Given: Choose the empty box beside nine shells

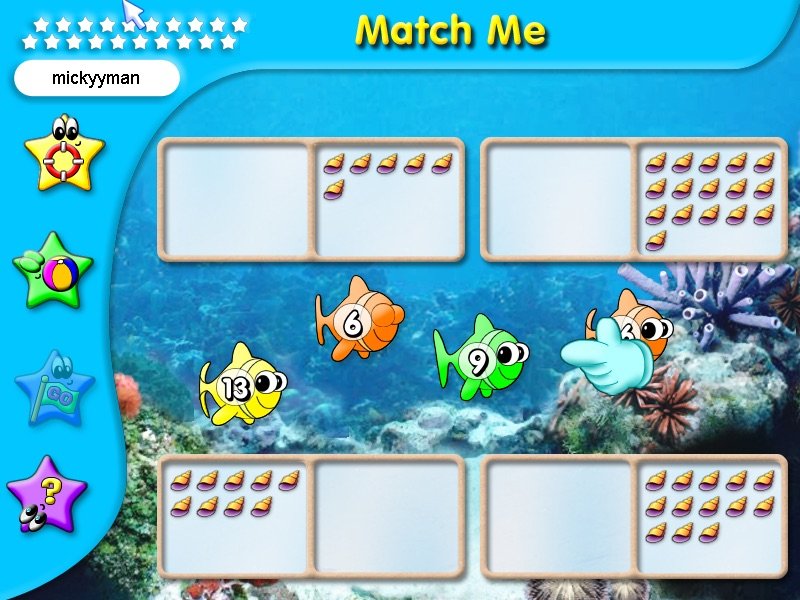Looking at the screenshot, I should coord(388,516).
